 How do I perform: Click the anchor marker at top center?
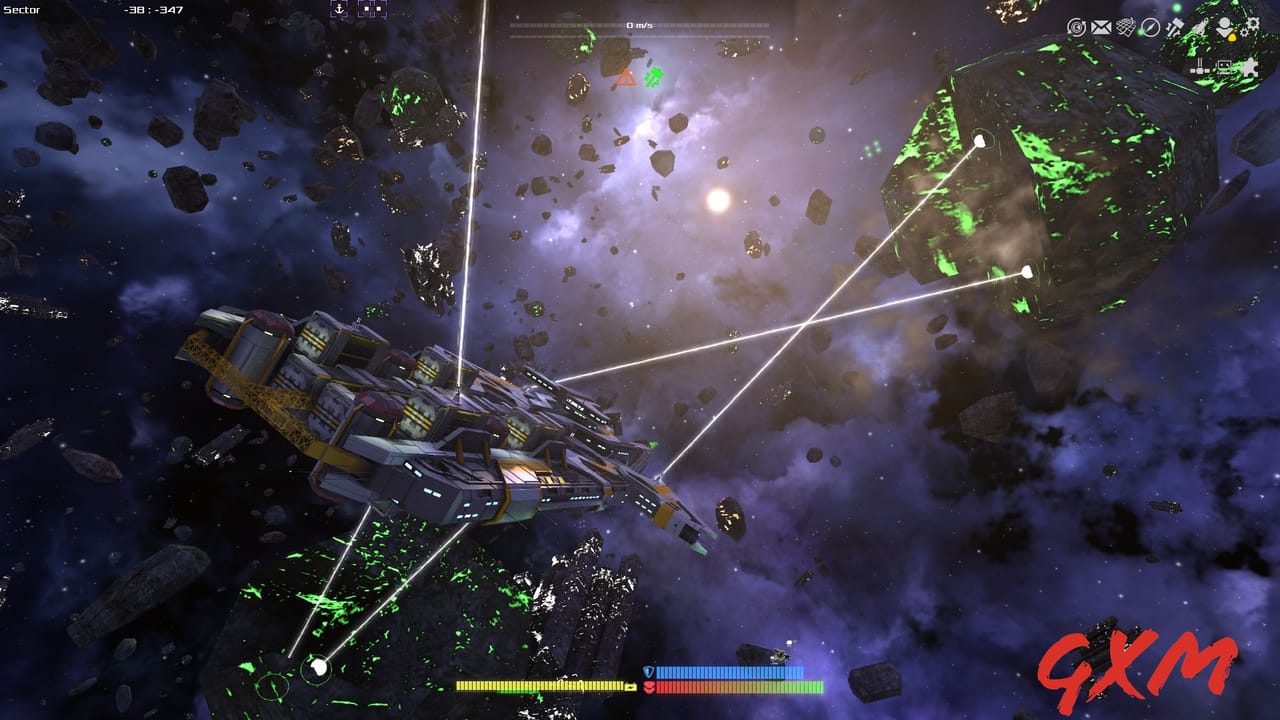337,8
